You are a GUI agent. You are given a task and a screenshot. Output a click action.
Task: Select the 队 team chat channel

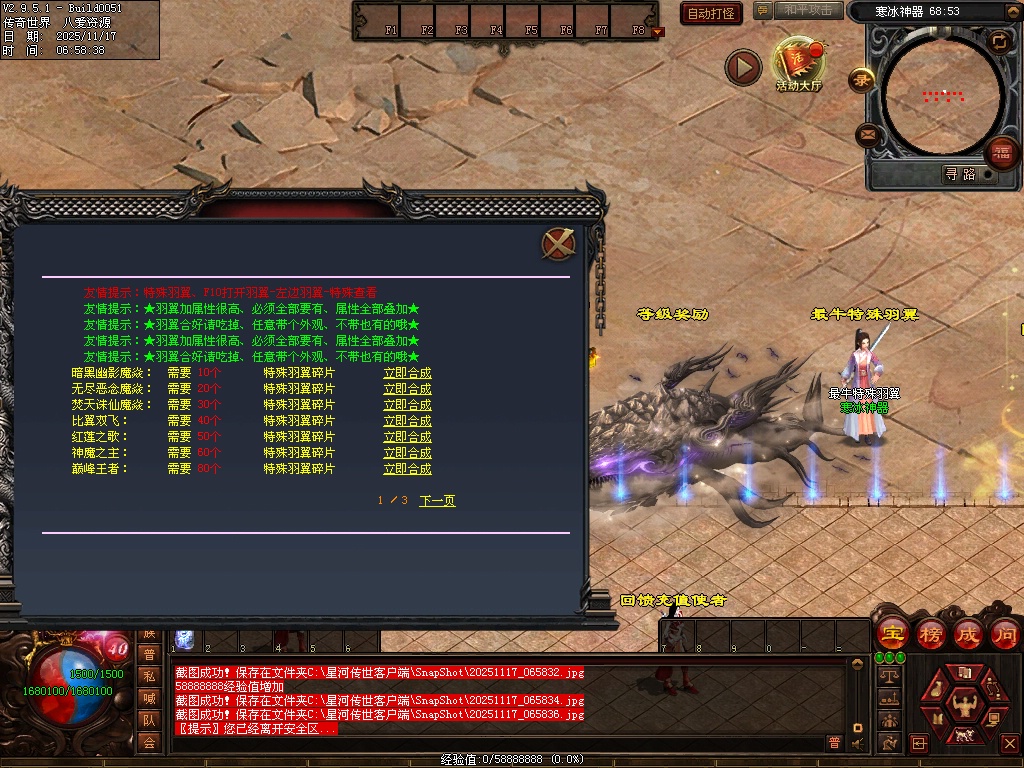point(149,720)
